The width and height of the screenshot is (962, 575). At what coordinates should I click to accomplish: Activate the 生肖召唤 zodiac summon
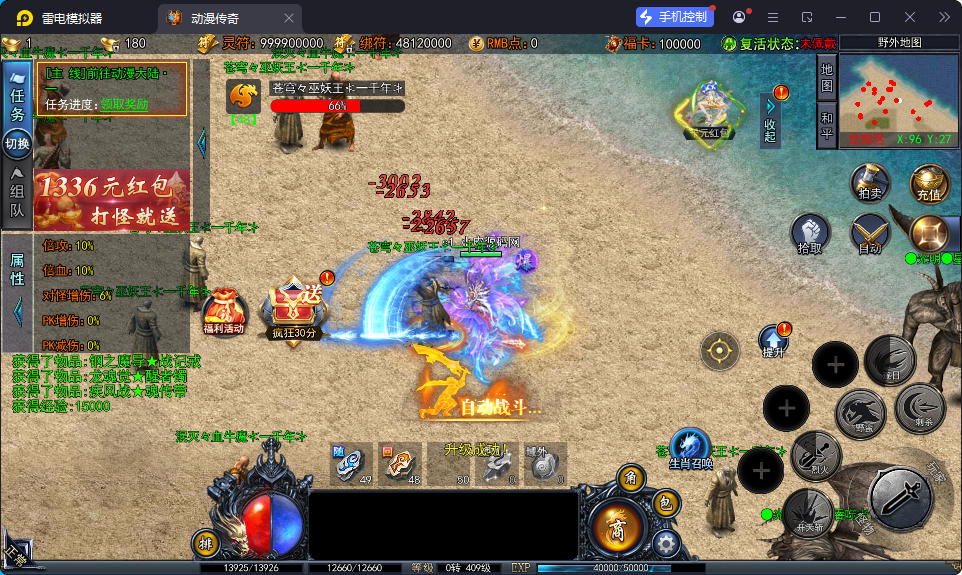click(x=690, y=449)
